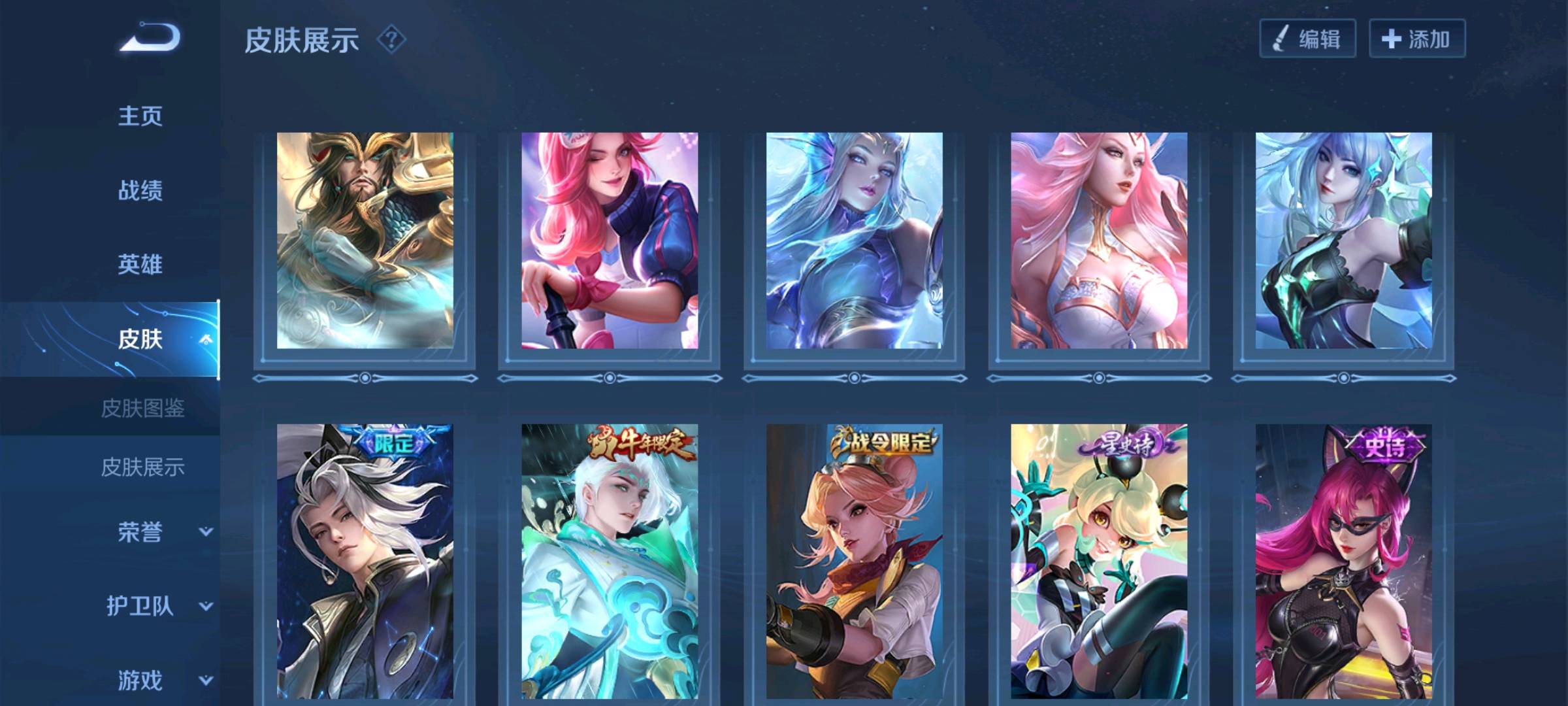
Task: Select the golden-armored bearded warrior skin card
Action: pos(365,241)
